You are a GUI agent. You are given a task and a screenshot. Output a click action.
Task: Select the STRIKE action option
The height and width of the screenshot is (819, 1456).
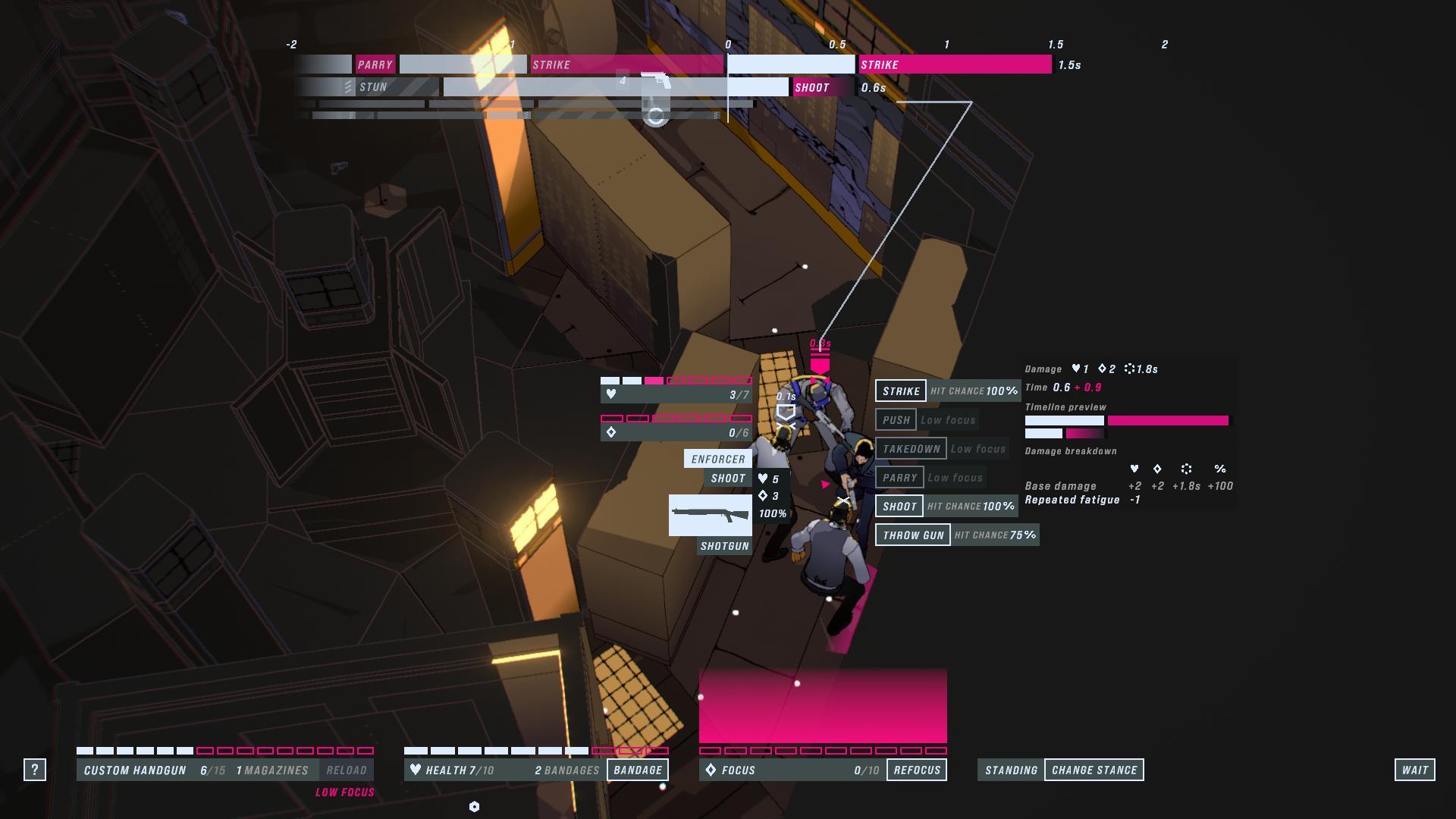tap(901, 391)
